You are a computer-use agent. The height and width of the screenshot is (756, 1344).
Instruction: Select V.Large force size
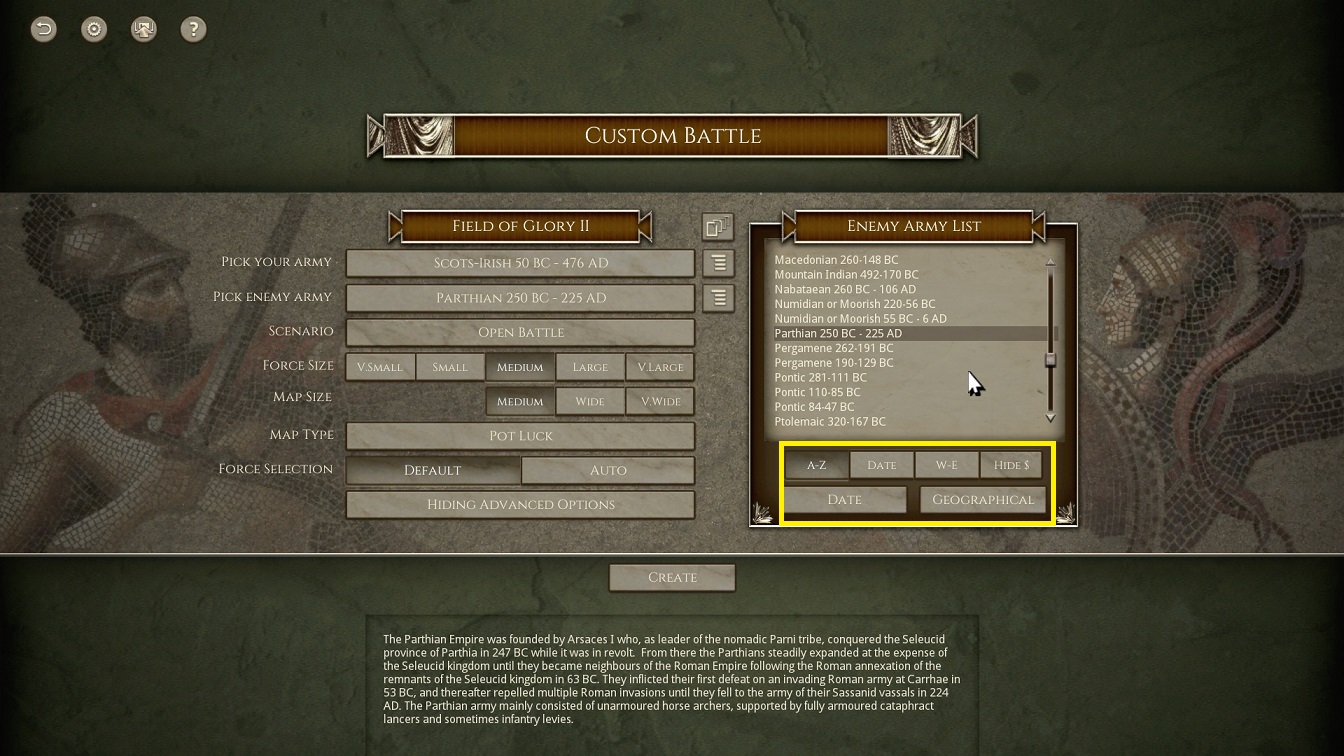(x=660, y=367)
